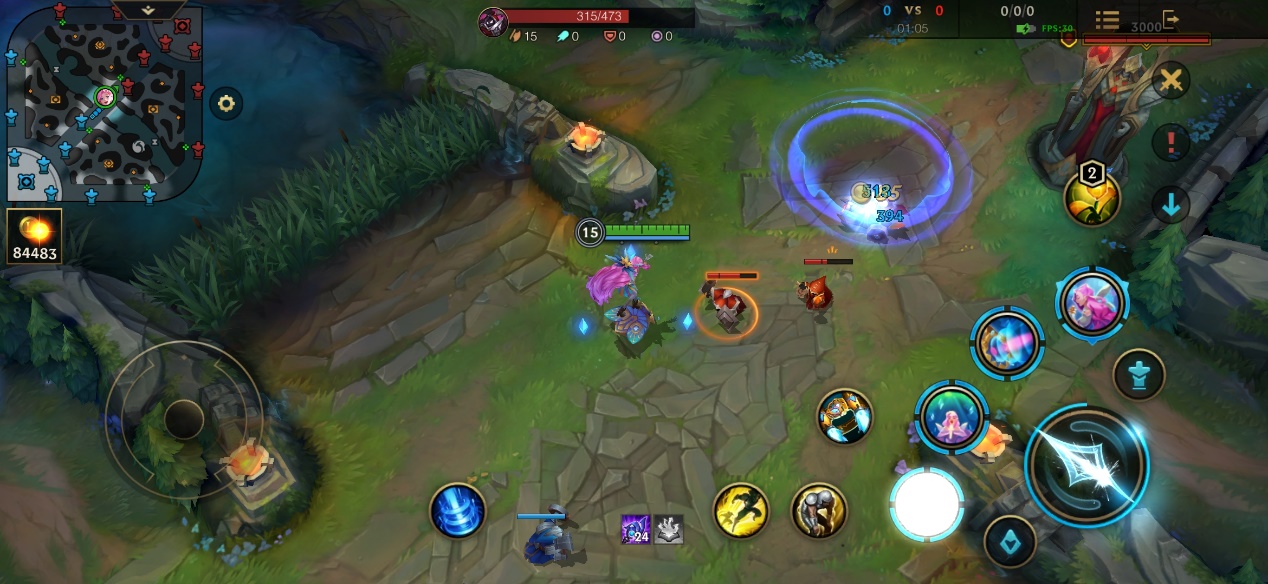This screenshot has height=584, width=1268.
Task: Open the minimap
Action: pyautogui.click(x=104, y=102)
